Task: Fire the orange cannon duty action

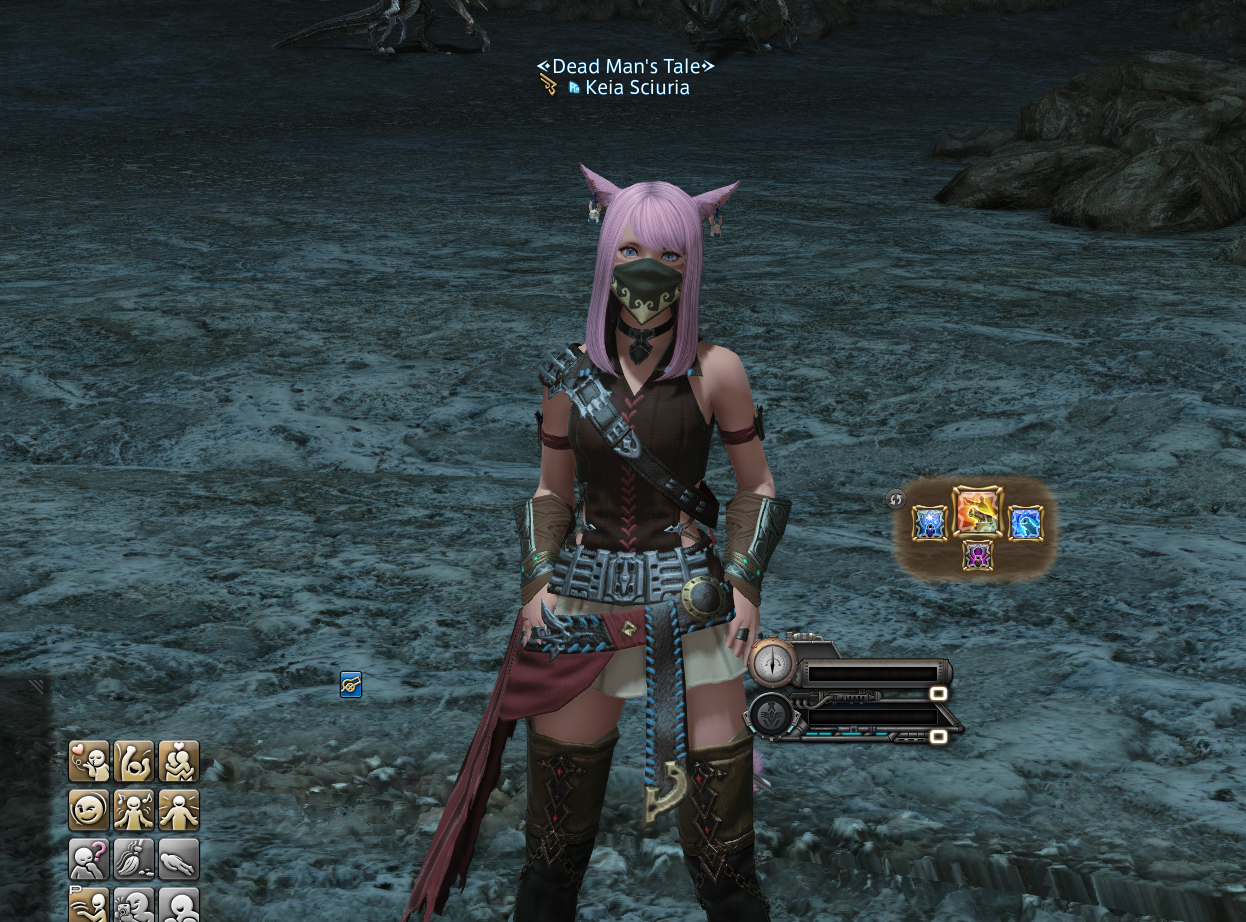Action: click(x=977, y=512)
